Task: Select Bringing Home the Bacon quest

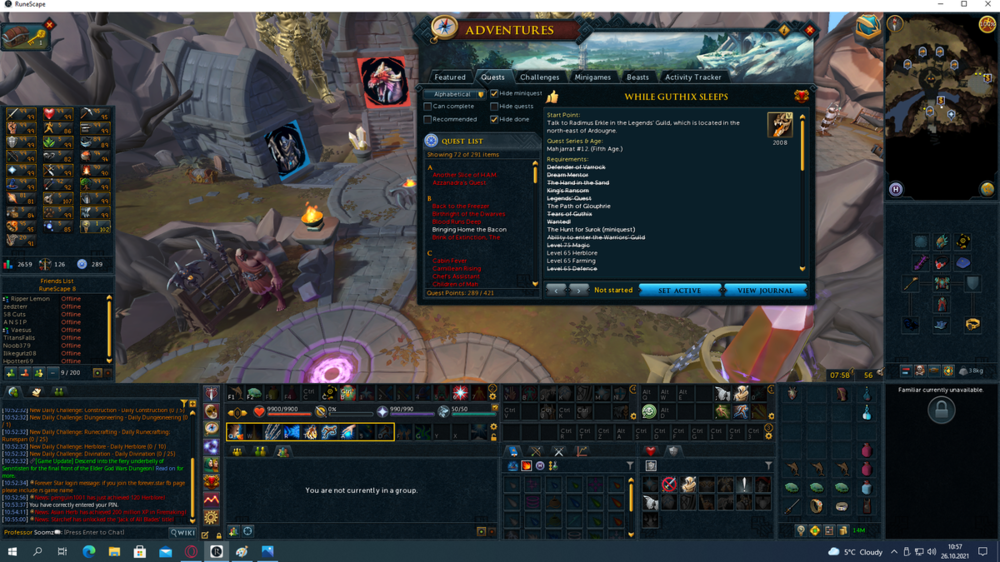Action: 468,229
